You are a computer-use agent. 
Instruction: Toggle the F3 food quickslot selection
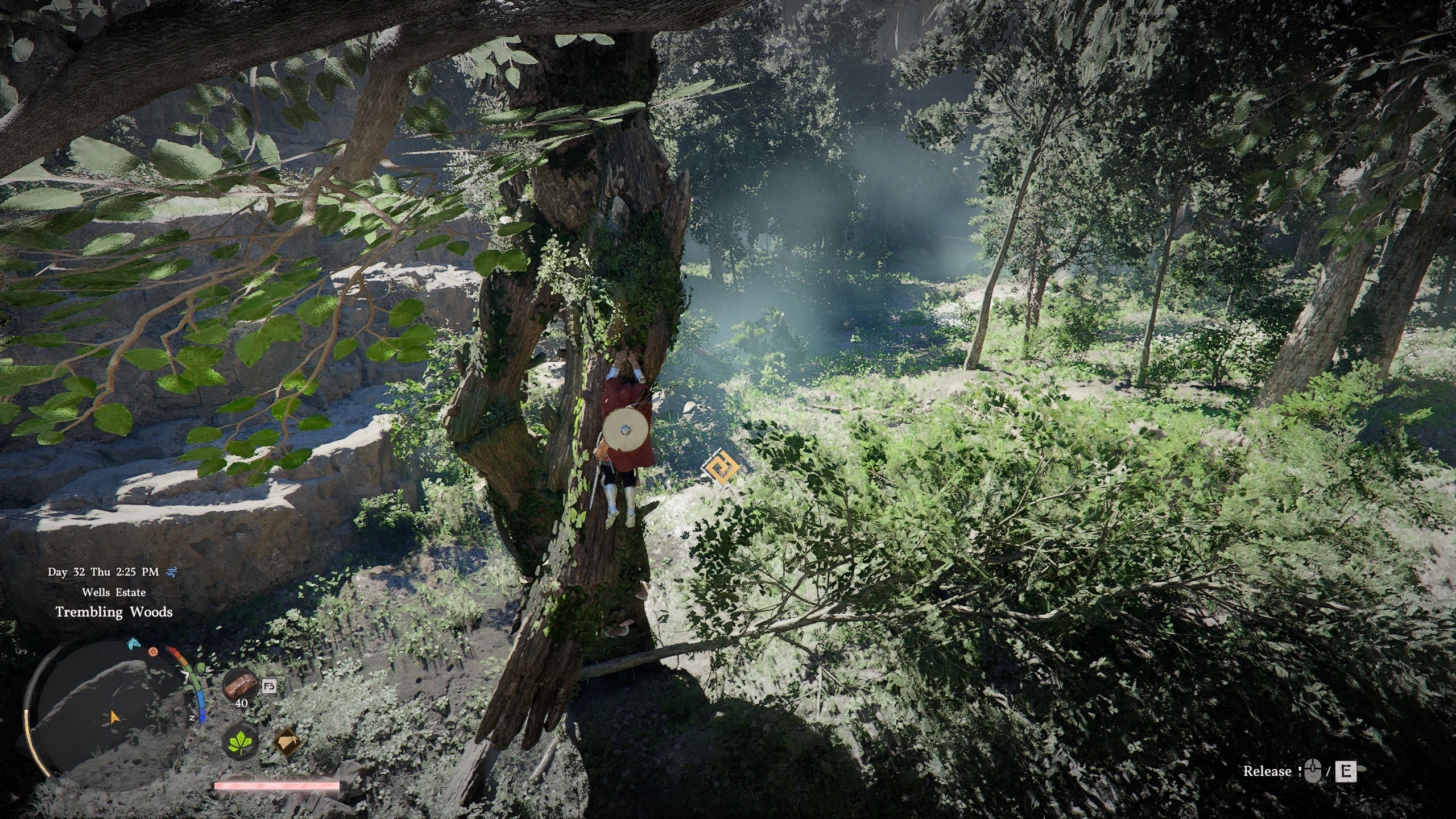point(269,686)
